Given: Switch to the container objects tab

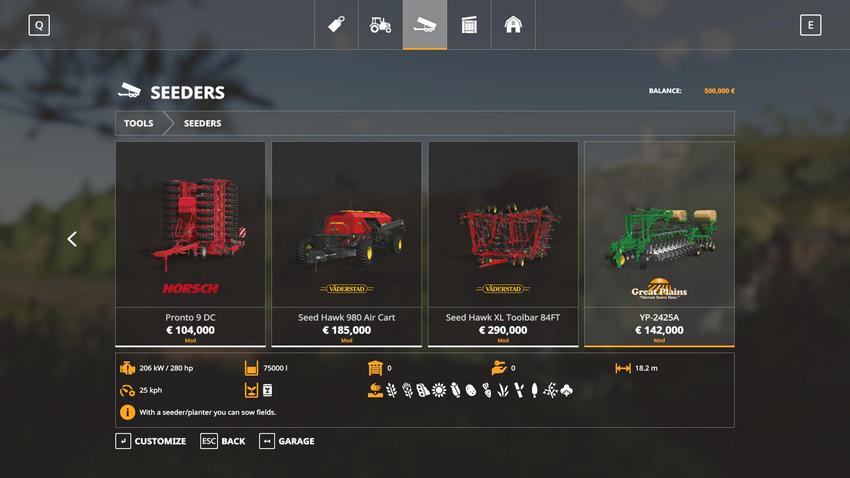Looking at the screenshot, I should coord(469,25).
